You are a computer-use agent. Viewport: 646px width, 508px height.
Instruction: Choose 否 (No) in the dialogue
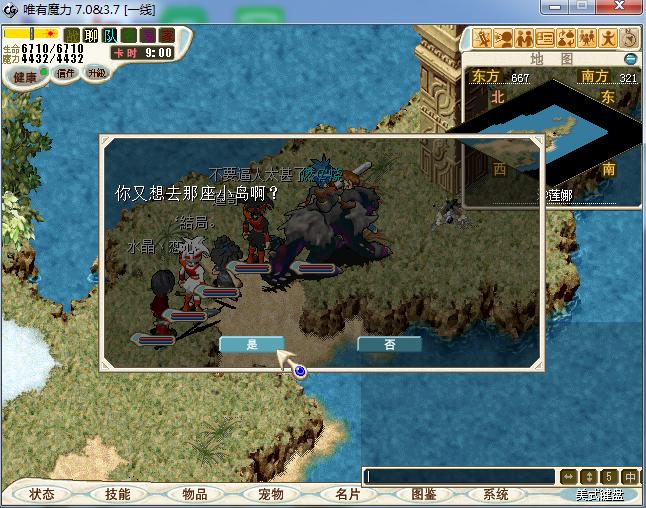point(389,344)
